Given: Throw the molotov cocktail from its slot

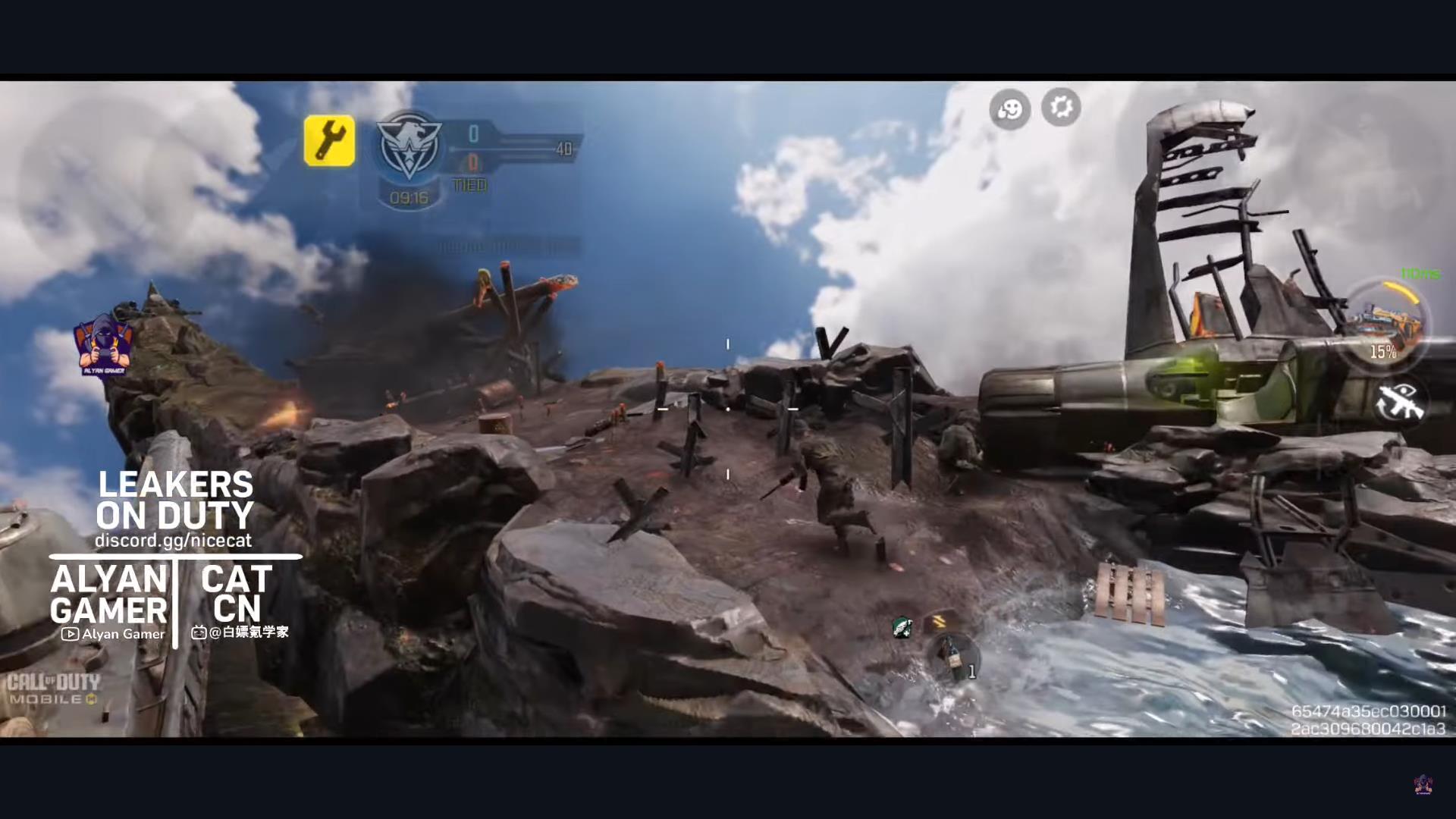Looking at the screenshot, I should click(x=951, y=657).
